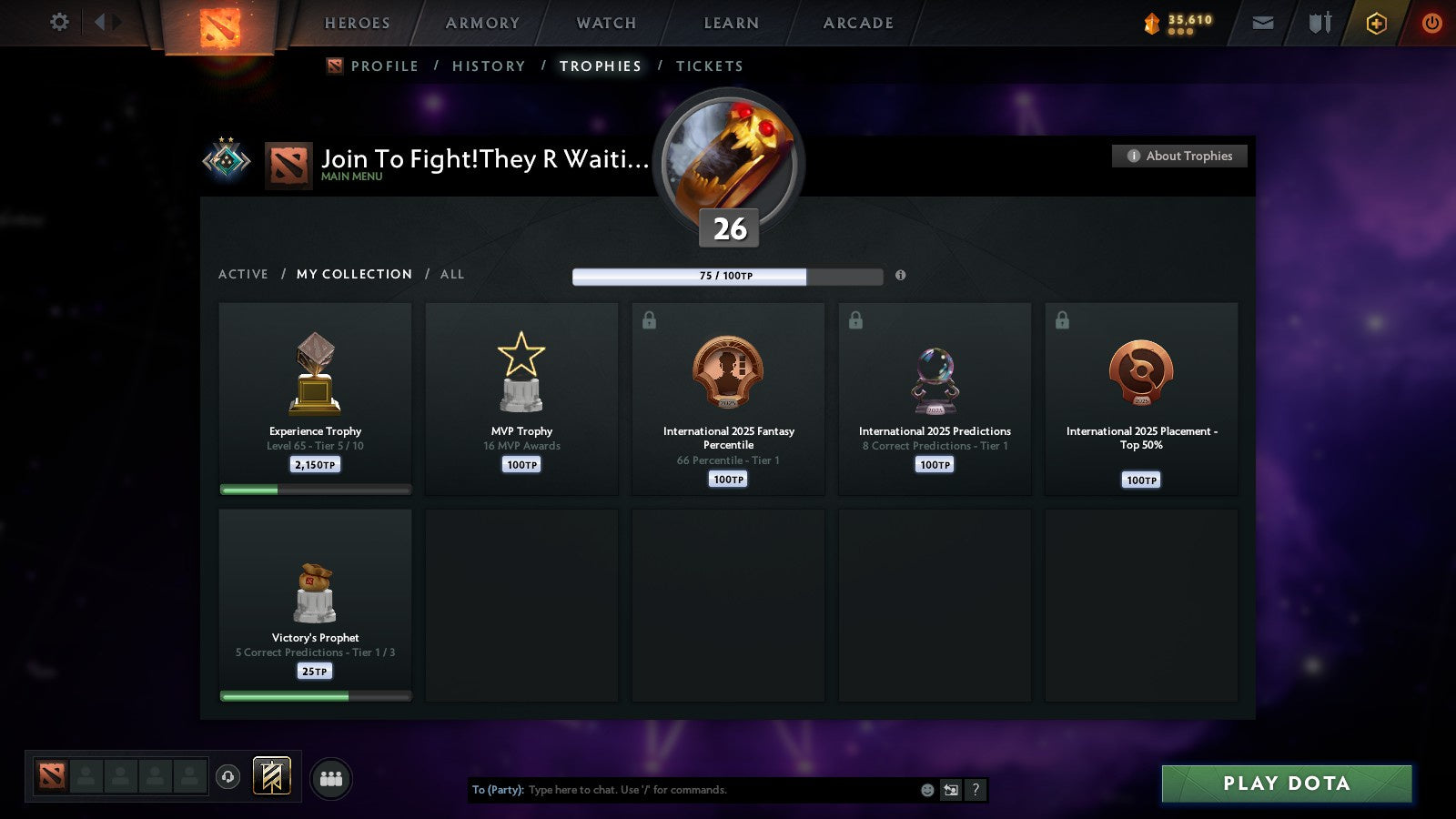1456x819 pixels.
Task: Switch to the TICKETS tab
Action: pos(709,66)
